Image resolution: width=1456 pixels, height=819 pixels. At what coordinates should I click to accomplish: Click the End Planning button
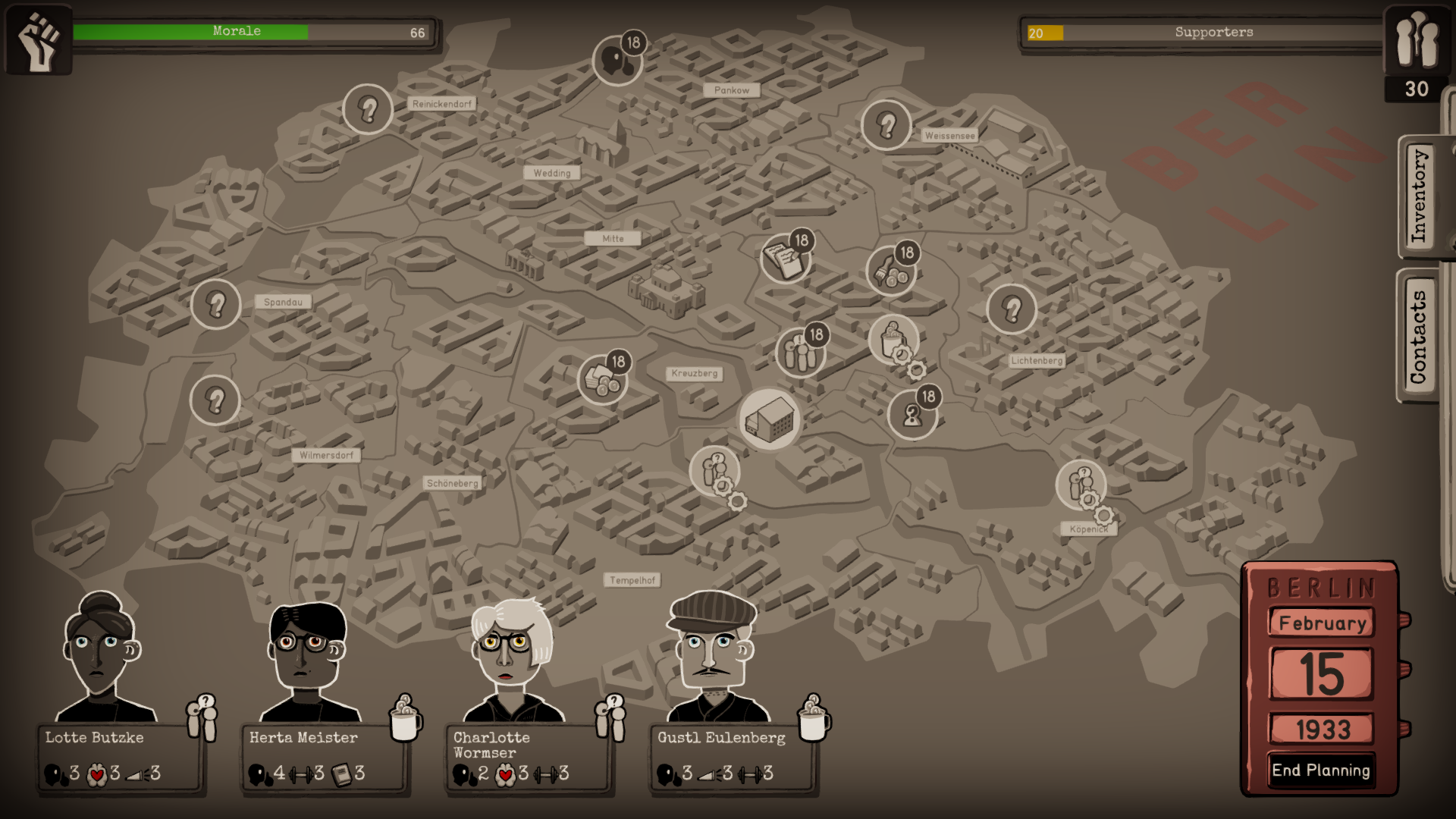[1320, 770]
